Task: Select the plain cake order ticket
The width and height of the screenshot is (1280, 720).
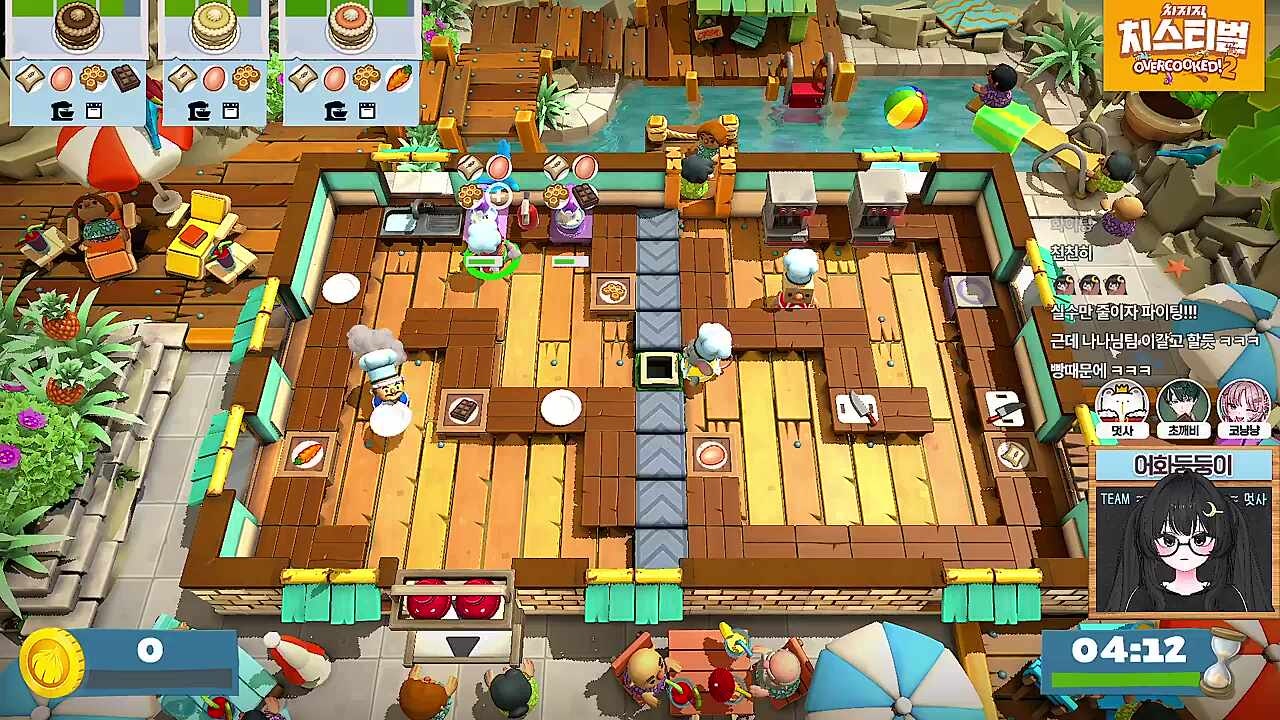Action: click(214, 62)
